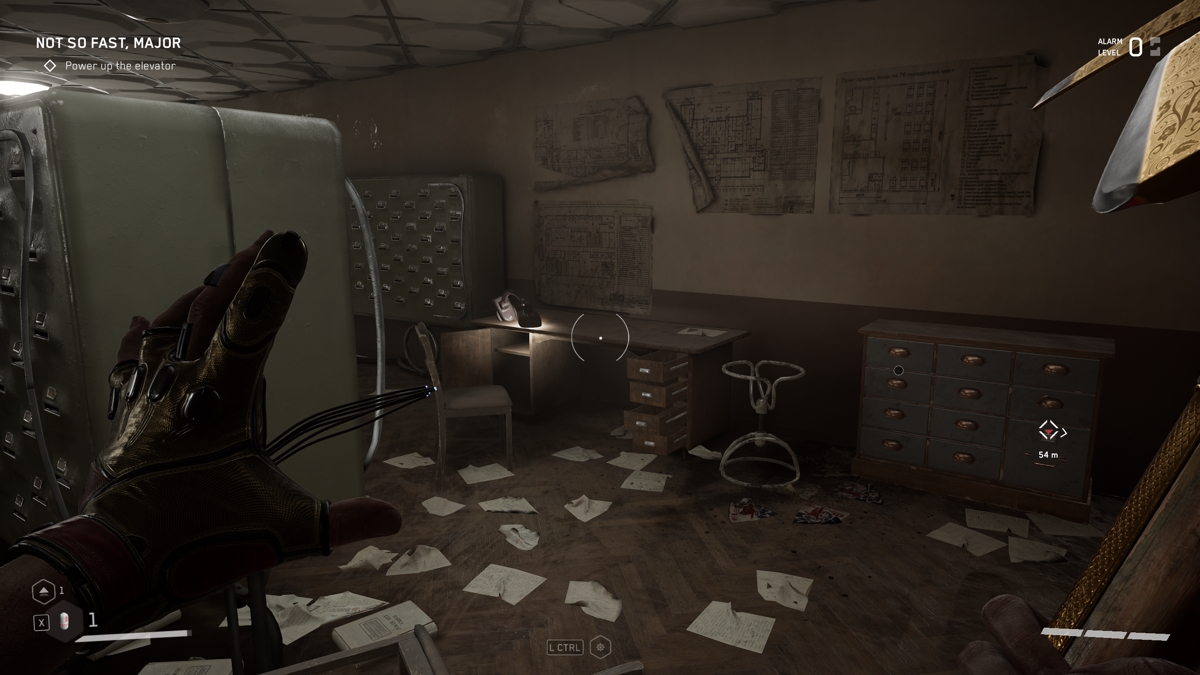
Task: Select the "Power up the elevator" objective tracker
Action: pos(119,66)
